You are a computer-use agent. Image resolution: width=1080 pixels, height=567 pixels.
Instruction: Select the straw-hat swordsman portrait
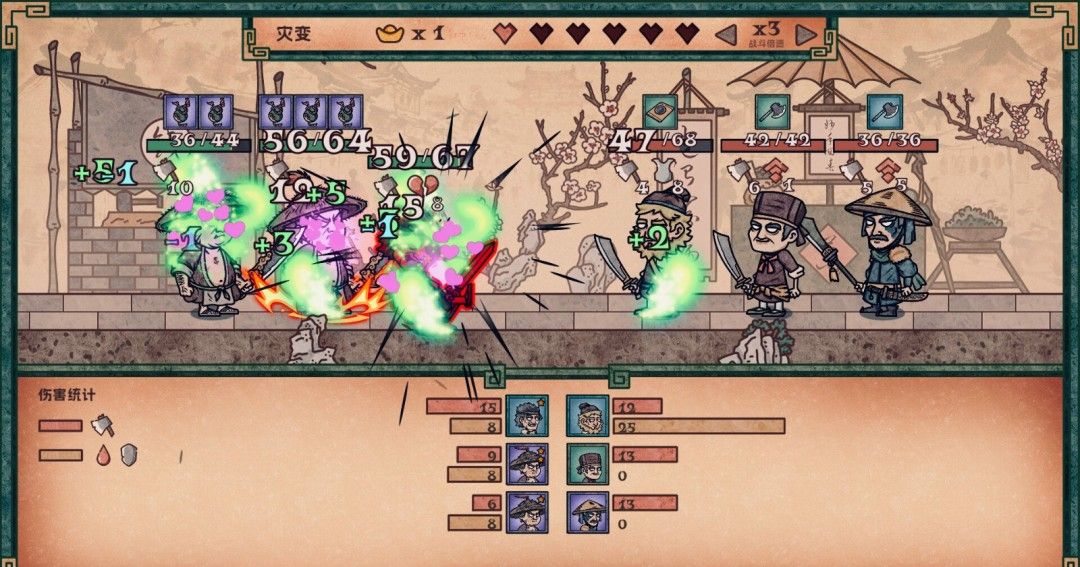[587, 511]
